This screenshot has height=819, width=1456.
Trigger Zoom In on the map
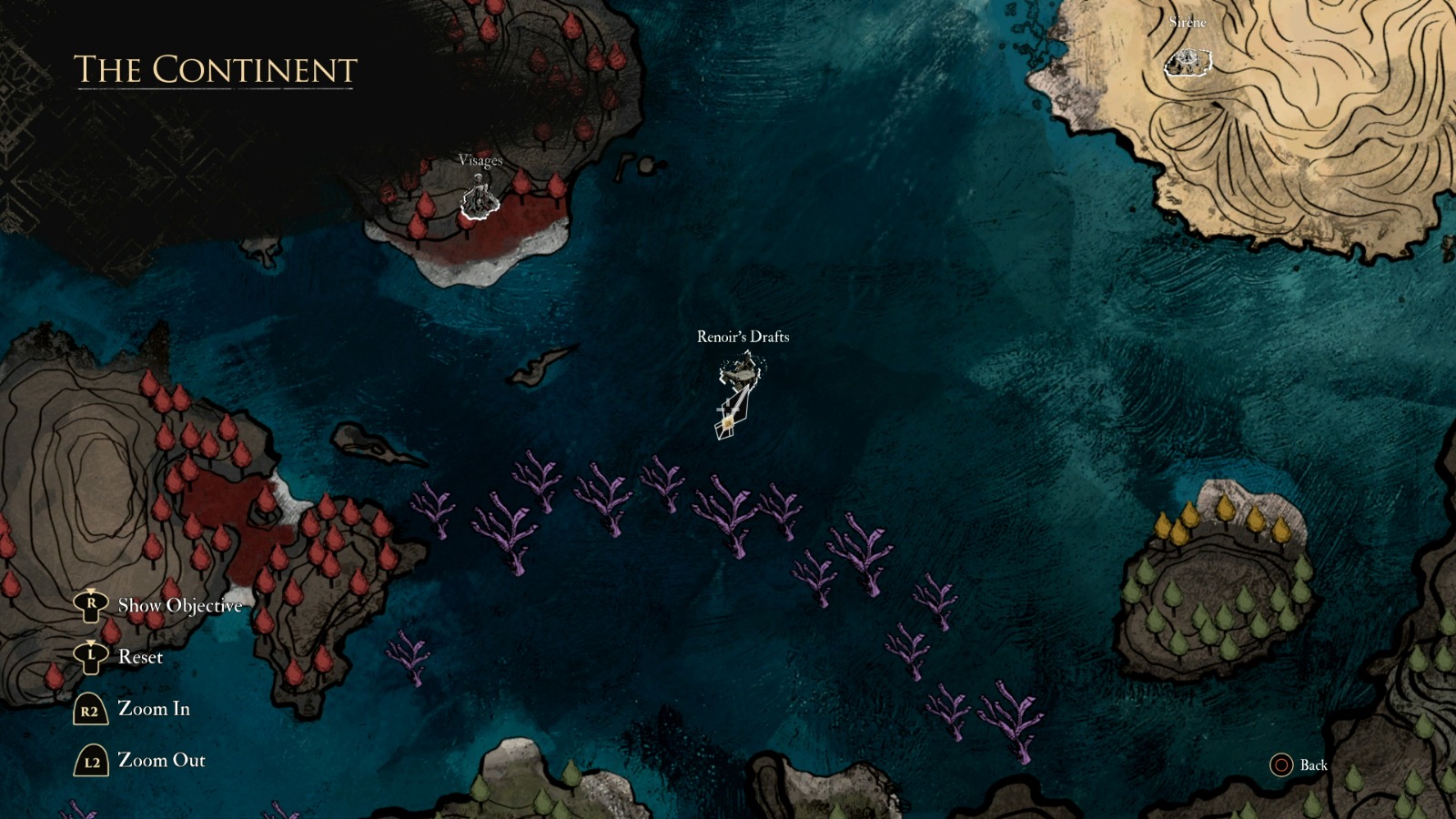coord(154,710)
